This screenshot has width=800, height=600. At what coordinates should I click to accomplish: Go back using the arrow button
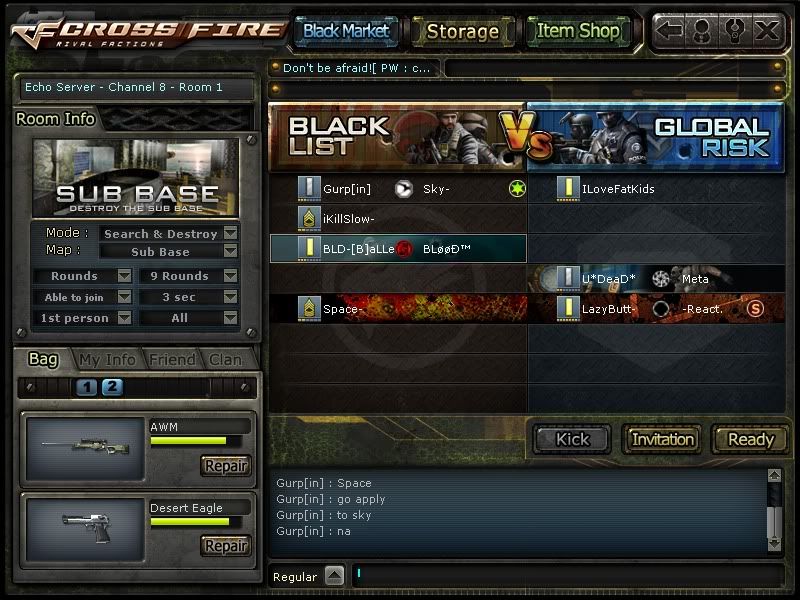[669, 30]
